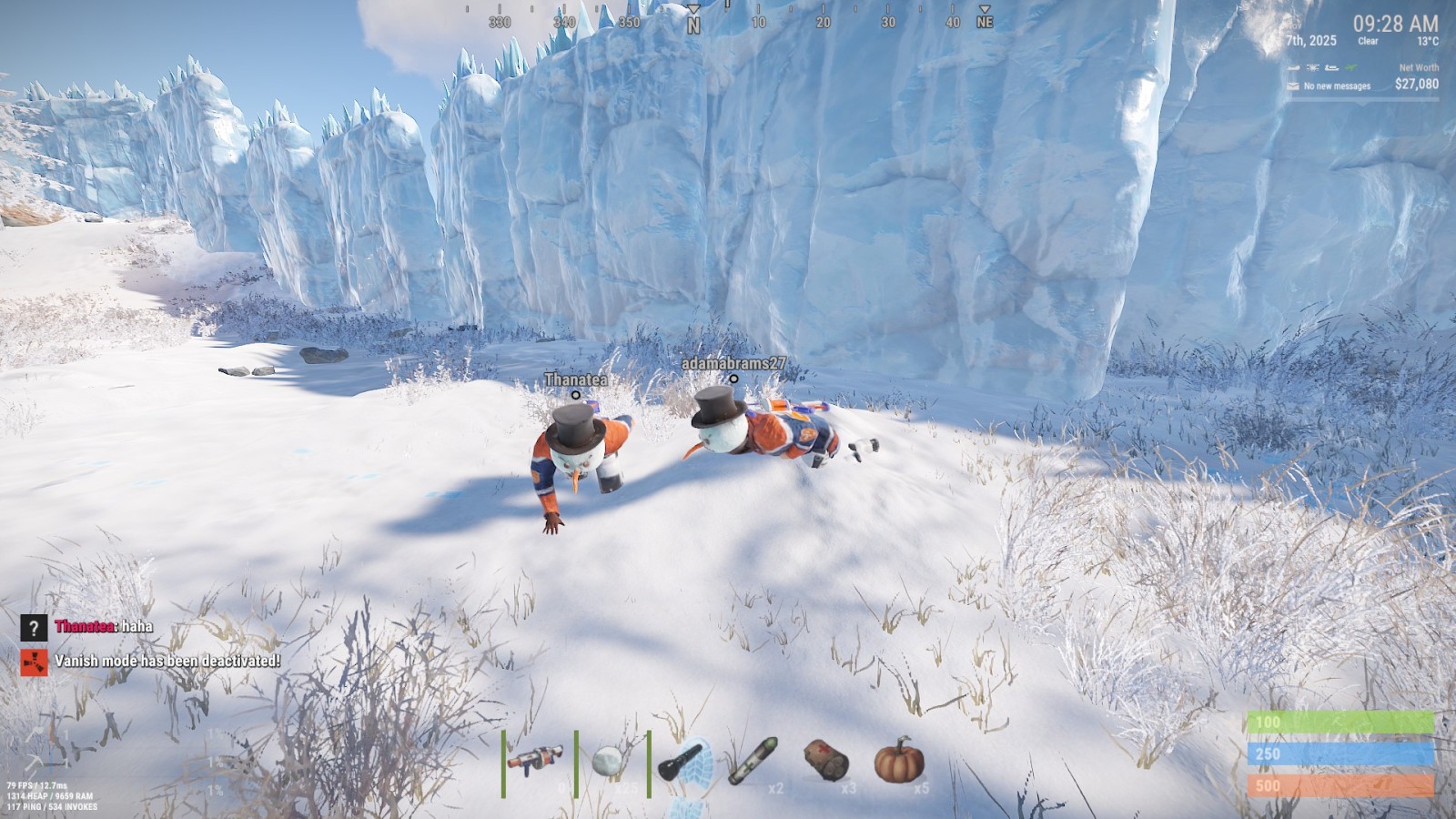Use the bandage roll hotbar item
The width and height of the screenshot is (1456, 819).
click(826, 760)
